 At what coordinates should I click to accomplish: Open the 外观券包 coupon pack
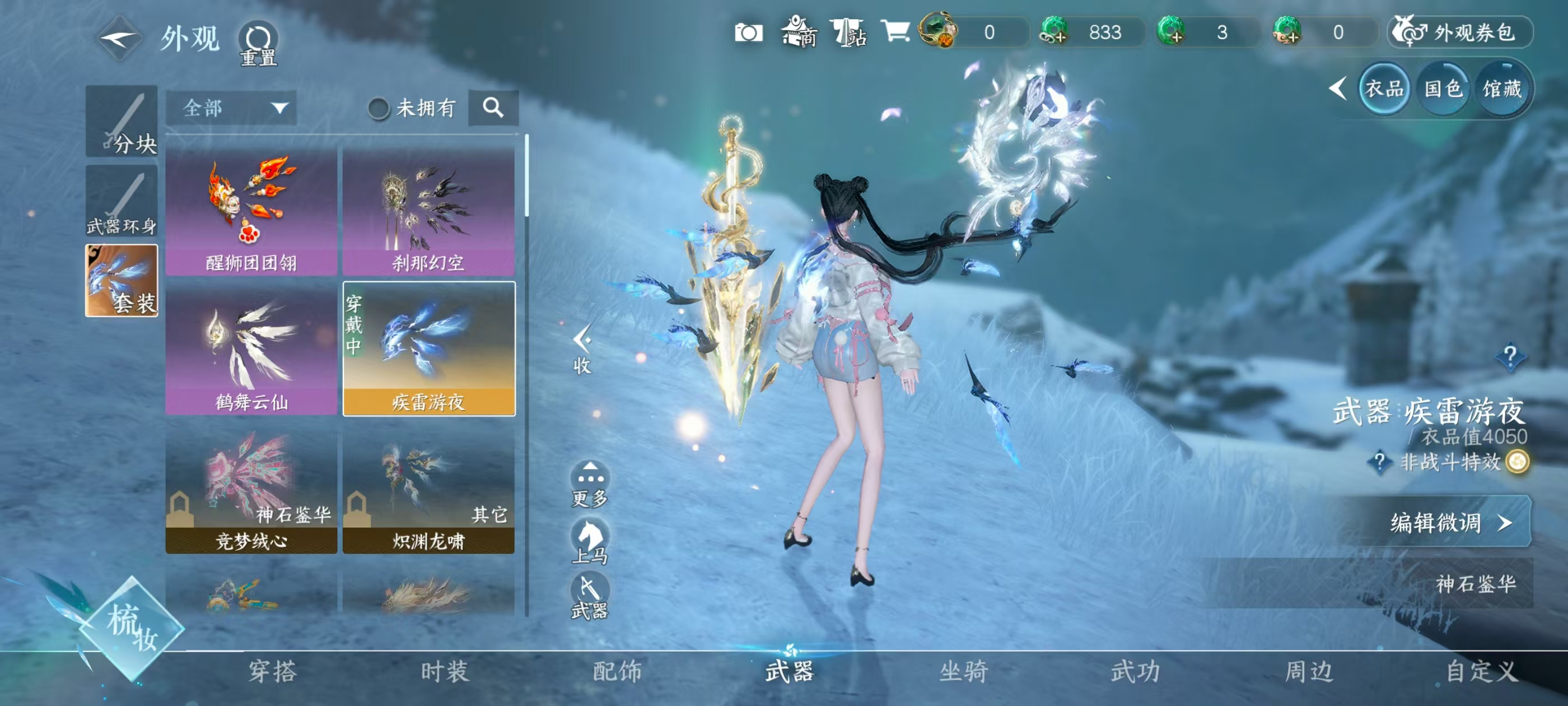coord(1461,32)
